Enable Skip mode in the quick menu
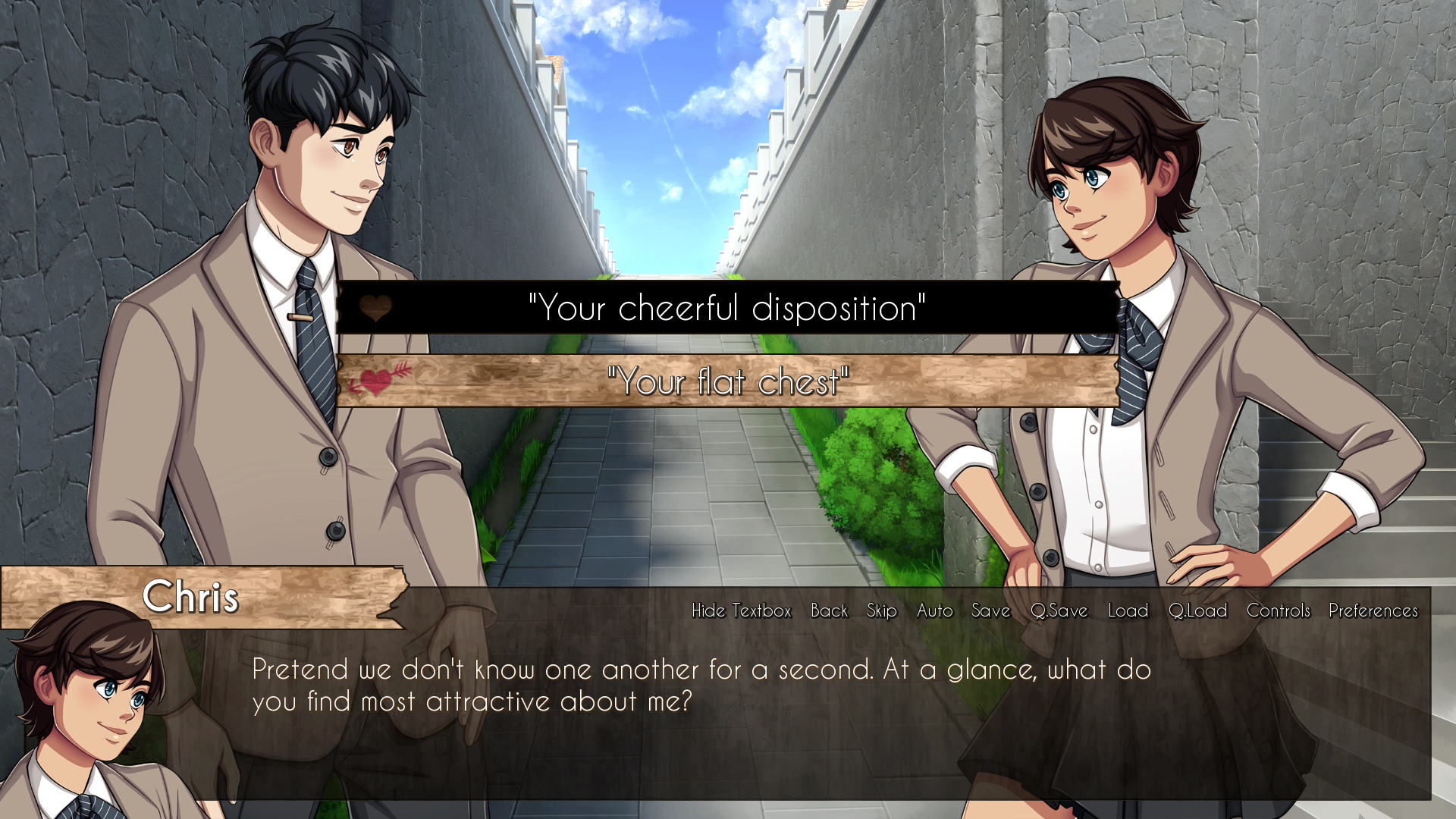Viewport: 1456px width, 819px height. (880, 610)
